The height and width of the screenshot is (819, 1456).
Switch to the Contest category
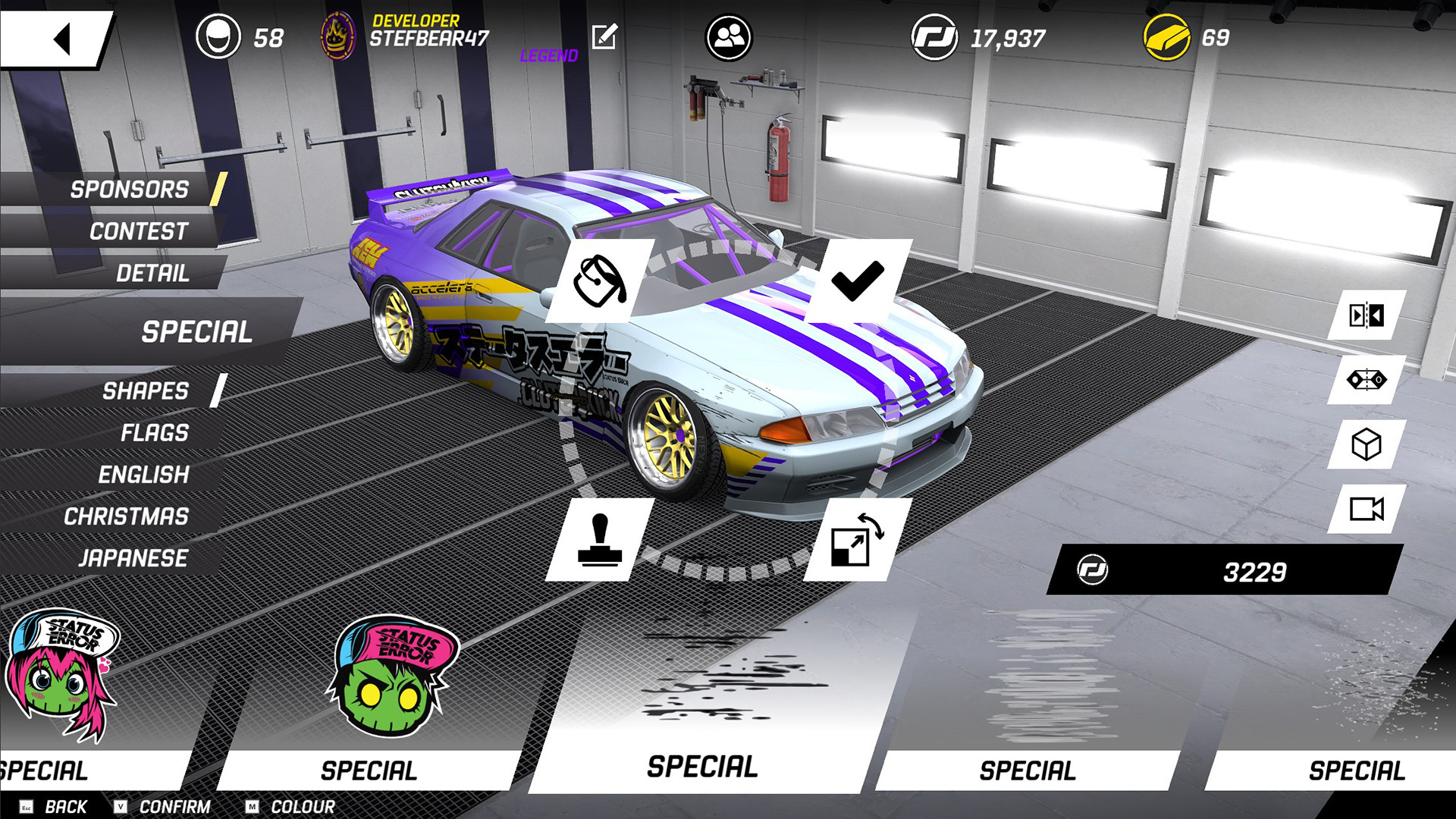[138, 231]
